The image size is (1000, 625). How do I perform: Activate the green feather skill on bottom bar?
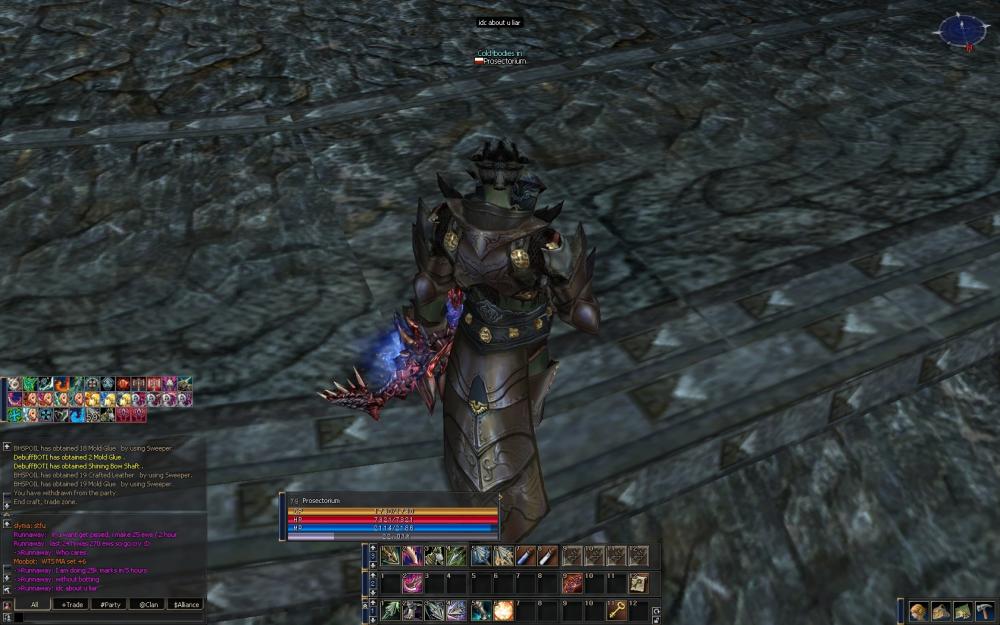coord(390,610)
